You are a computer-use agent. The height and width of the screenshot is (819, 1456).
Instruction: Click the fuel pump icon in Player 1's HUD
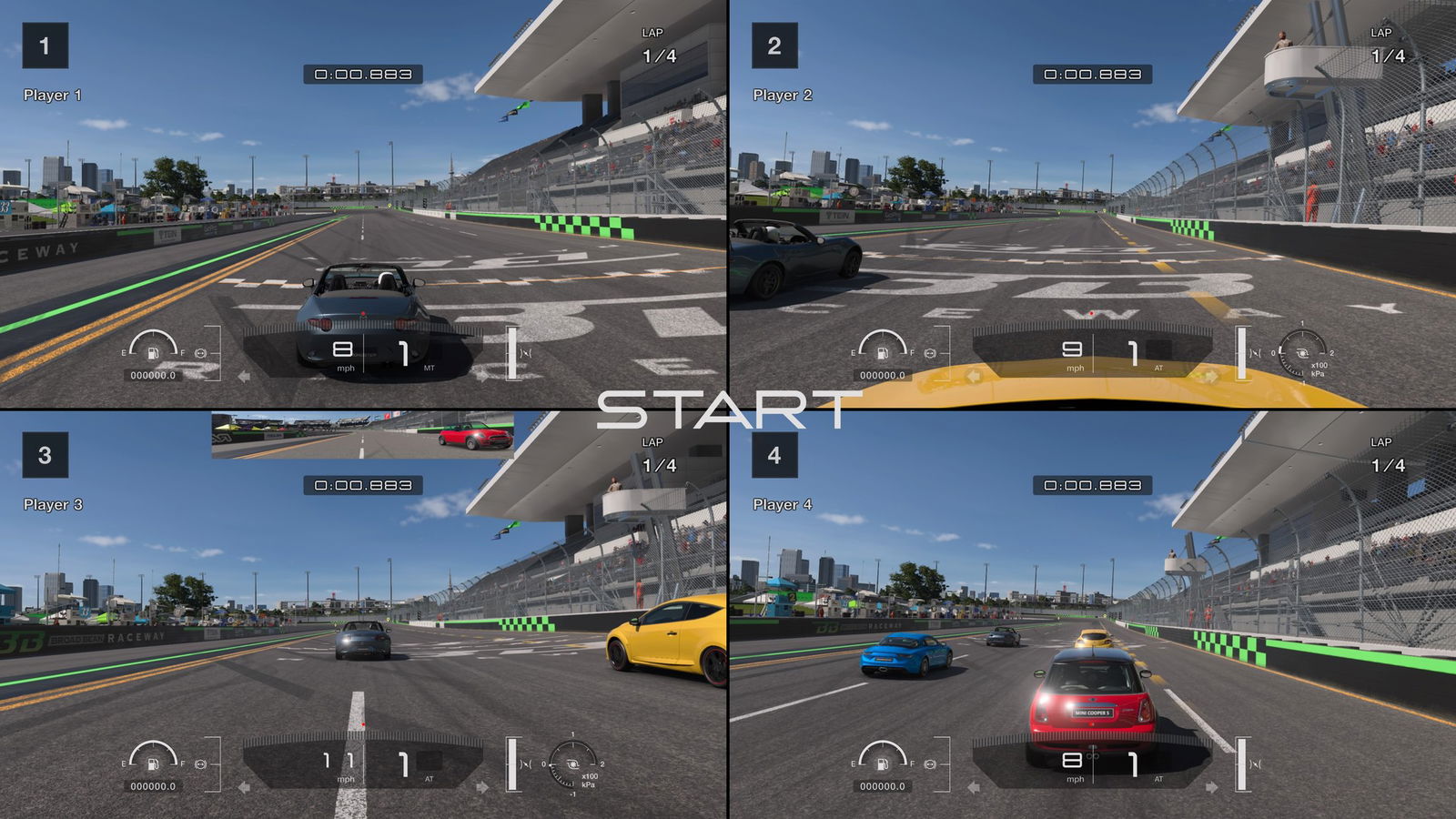(153, 353)
